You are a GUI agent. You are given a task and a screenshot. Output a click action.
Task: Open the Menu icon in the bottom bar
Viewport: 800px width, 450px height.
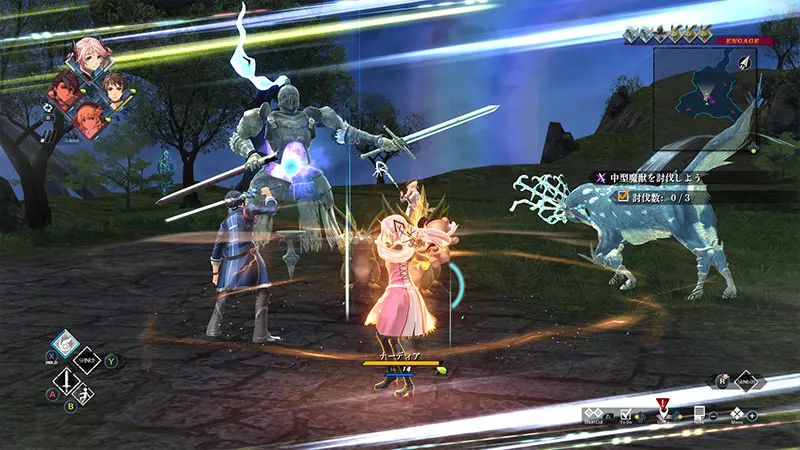(737, 414)
